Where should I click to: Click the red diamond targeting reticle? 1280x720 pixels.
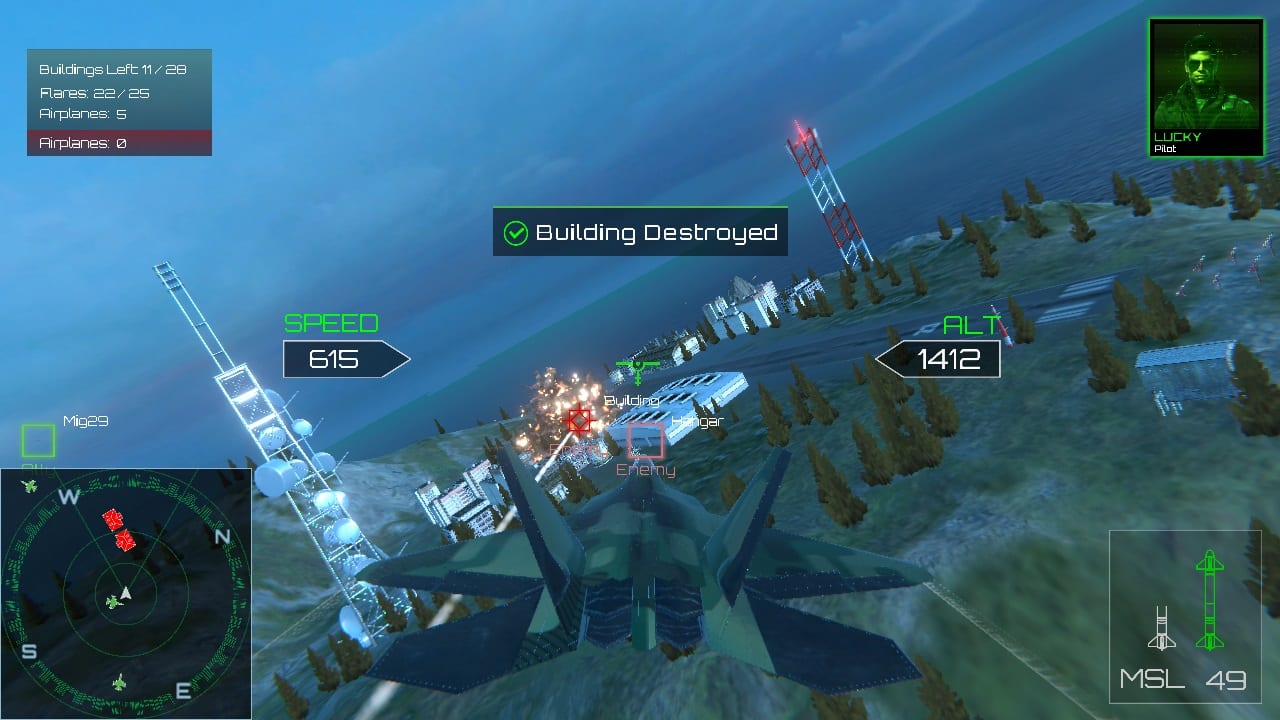pos(578,420)
